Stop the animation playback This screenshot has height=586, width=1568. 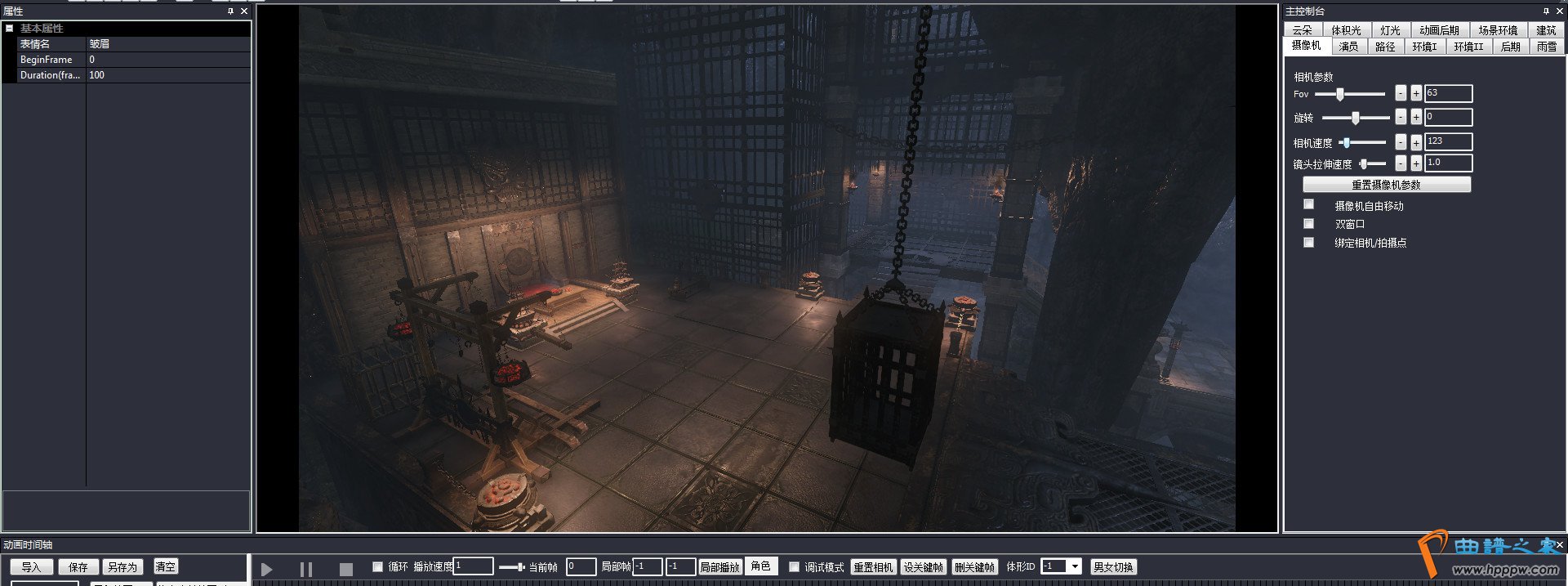tap(346, 569)
